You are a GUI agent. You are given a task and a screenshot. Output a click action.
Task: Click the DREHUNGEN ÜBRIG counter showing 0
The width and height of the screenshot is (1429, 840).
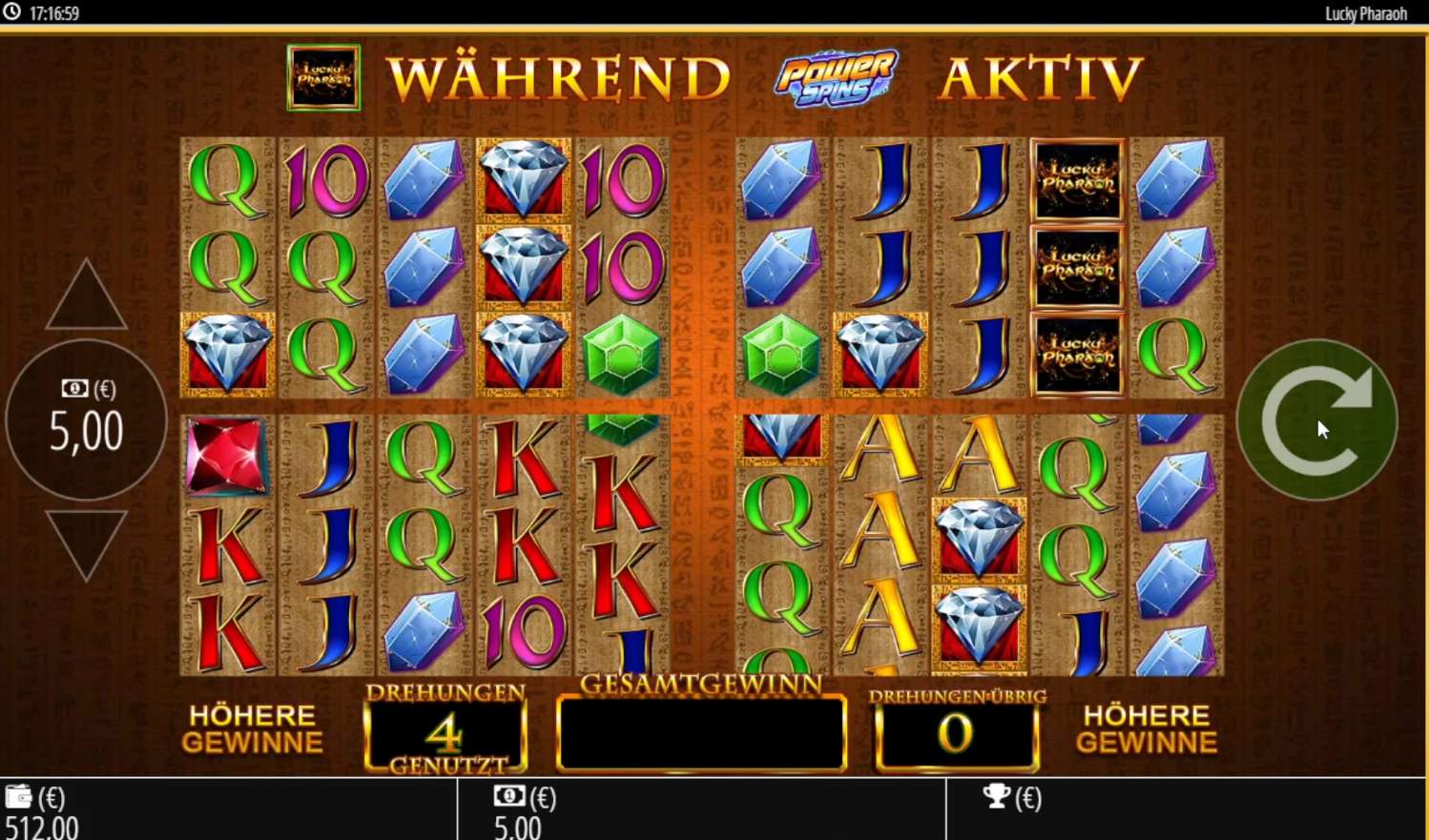(955, 734)
